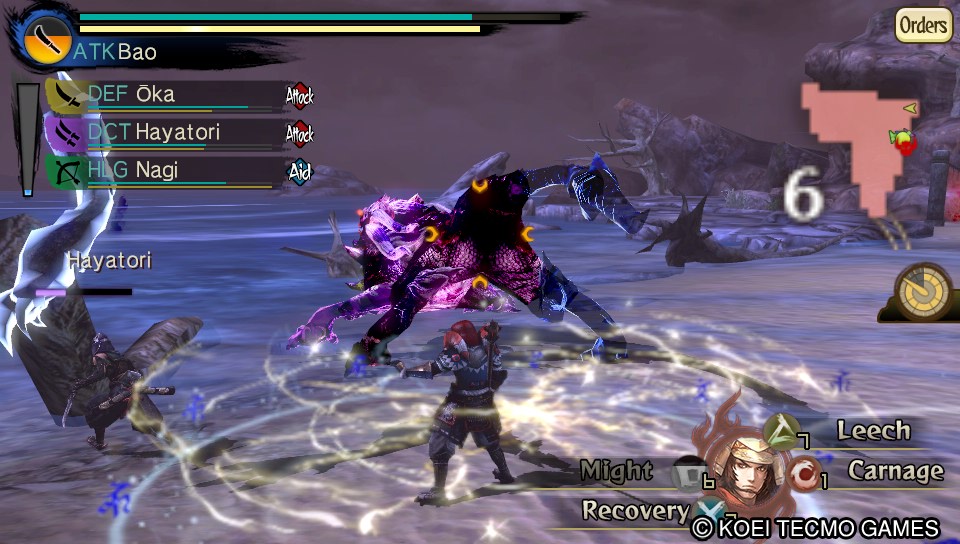Use the Might skill
The image size is (960, 544).
(617, 470)
